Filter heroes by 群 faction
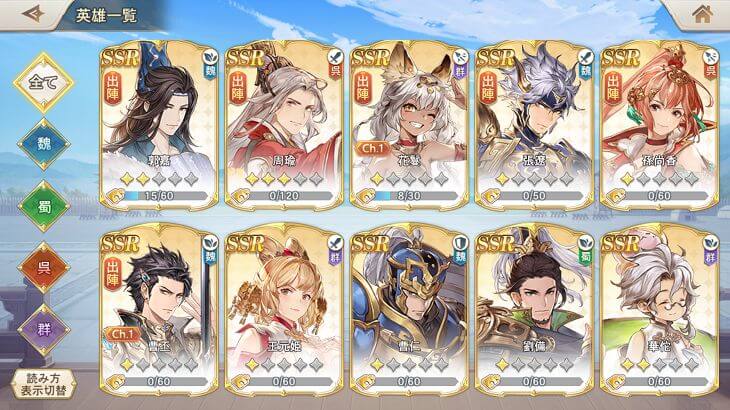This screenshot has width=730, height=410. coord(43,329)
